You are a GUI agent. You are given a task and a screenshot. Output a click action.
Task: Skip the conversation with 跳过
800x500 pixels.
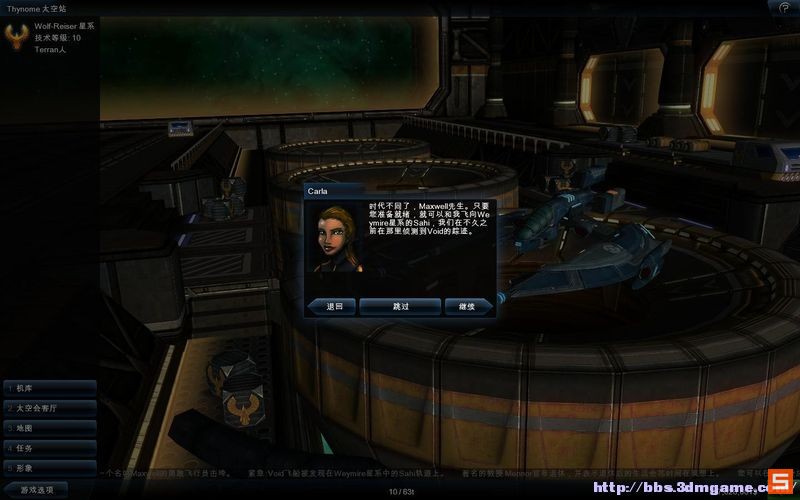pyautogui.click(x=400, y=306)
